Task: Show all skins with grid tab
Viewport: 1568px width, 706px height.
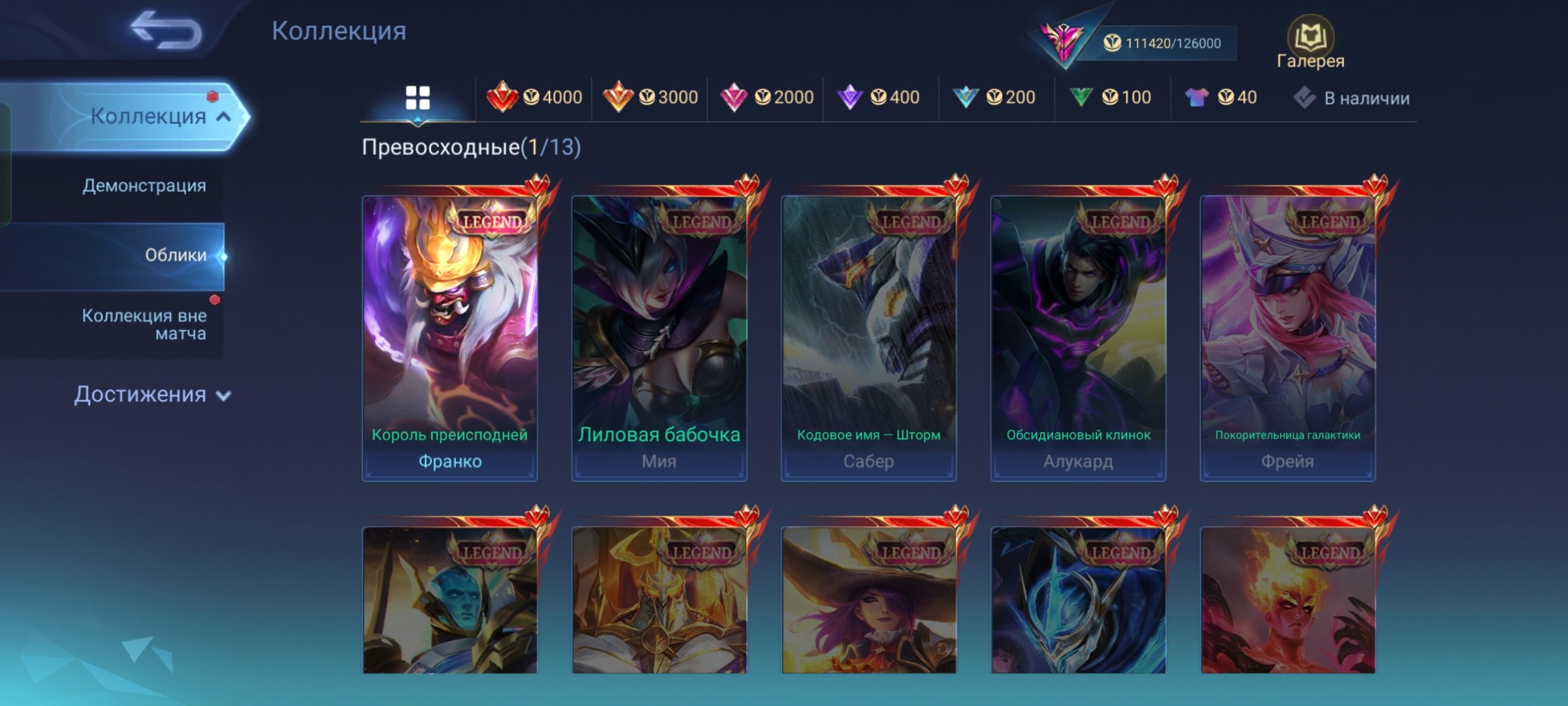Action: pyautogui.click(x=417, y=98)
